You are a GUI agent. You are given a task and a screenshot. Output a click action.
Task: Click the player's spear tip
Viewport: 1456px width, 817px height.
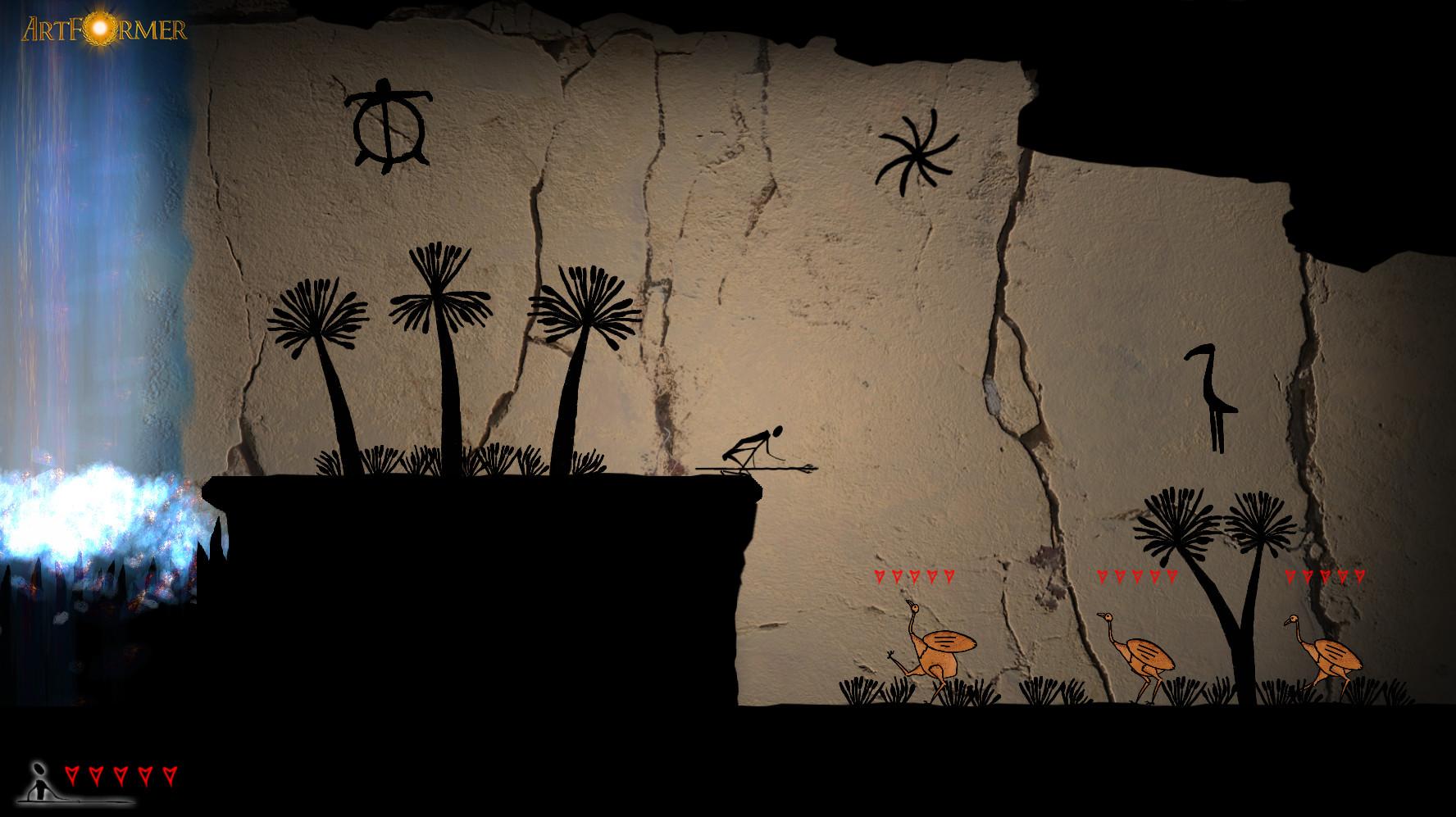click(x=812, y=470)
